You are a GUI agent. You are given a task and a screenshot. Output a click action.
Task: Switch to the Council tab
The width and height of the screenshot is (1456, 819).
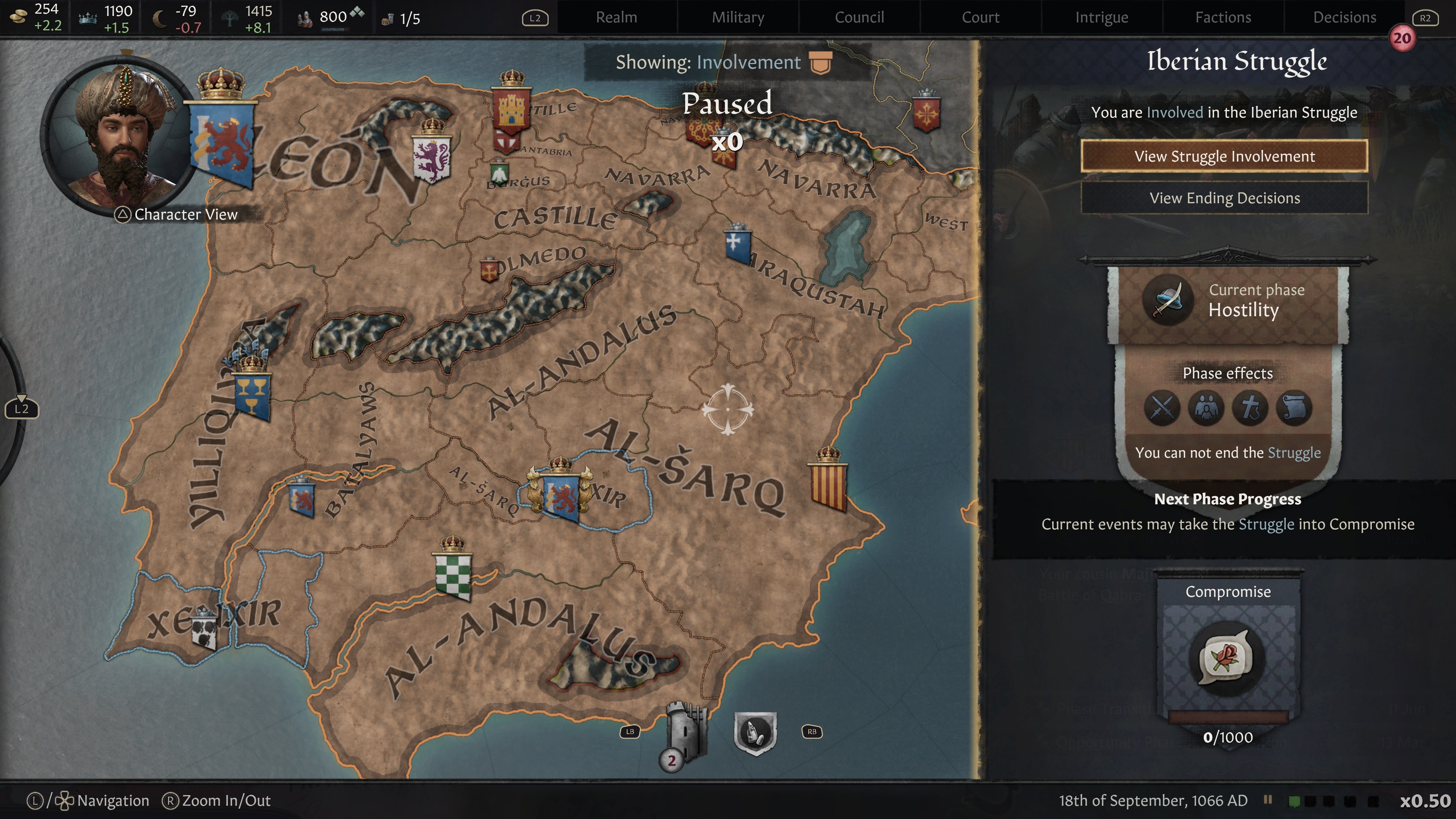point(859,17)
